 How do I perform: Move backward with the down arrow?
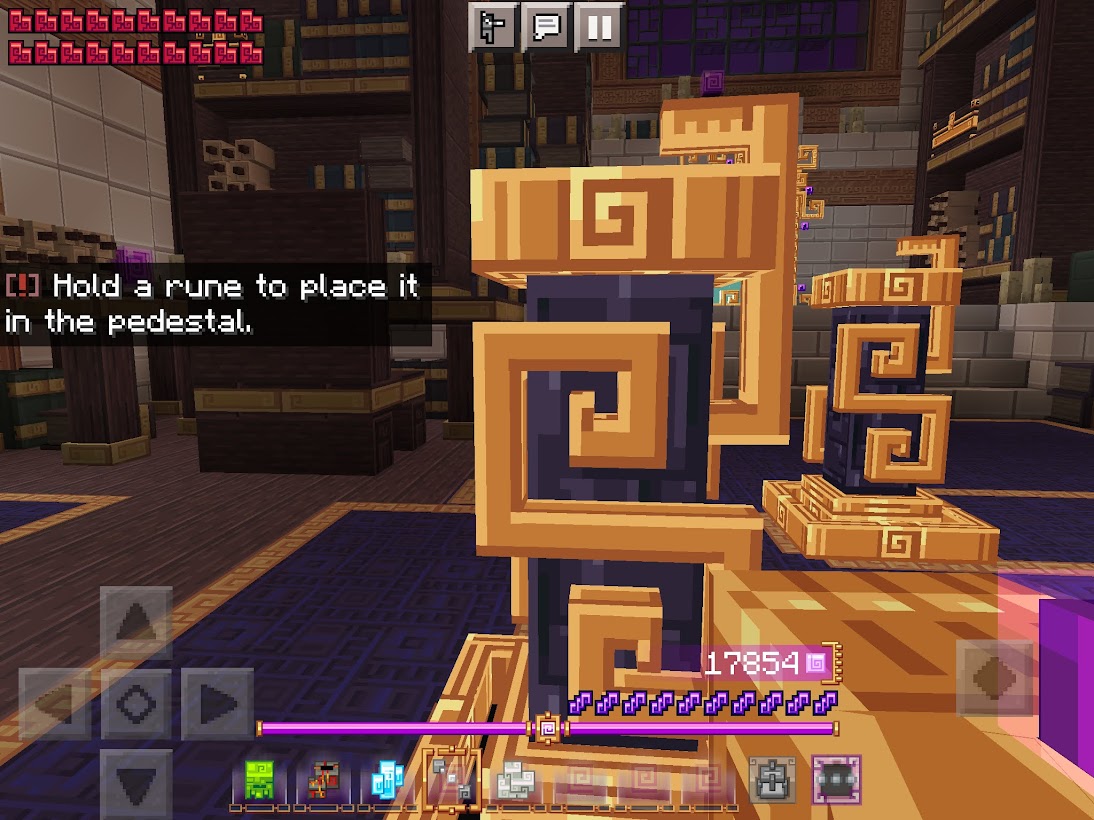pyautogui.click(x=136, y=778)
